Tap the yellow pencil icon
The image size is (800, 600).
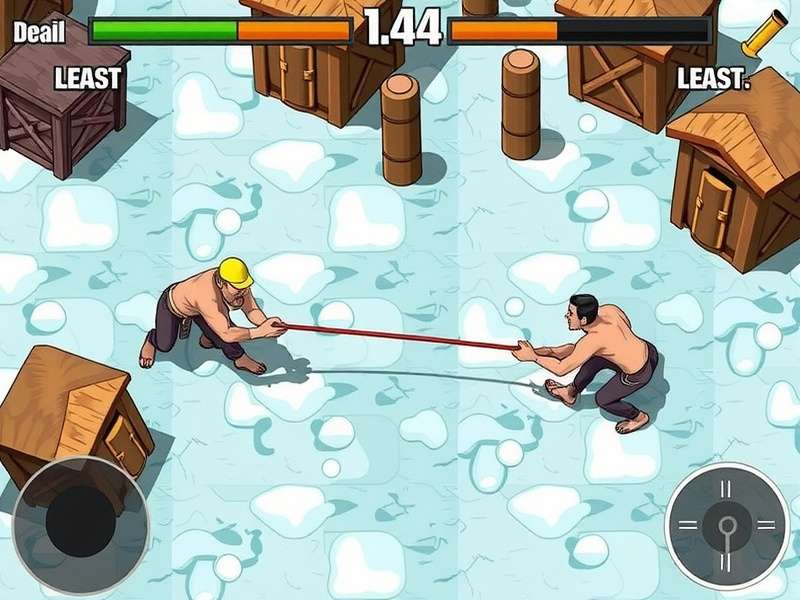764,34
